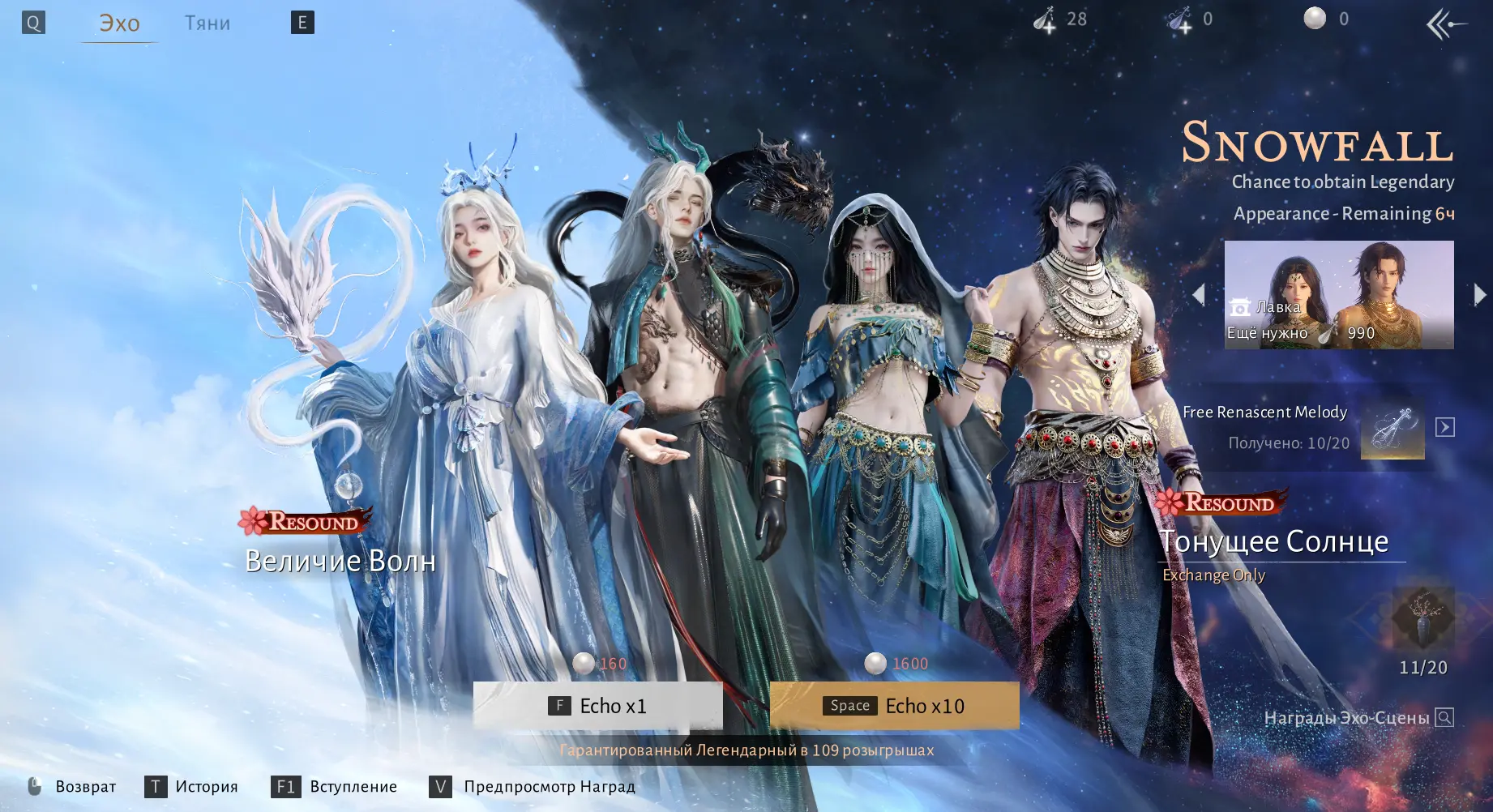Click the Возврат return button
Viewport: 1493px width, 812px height.
click(x=72, y=787)
